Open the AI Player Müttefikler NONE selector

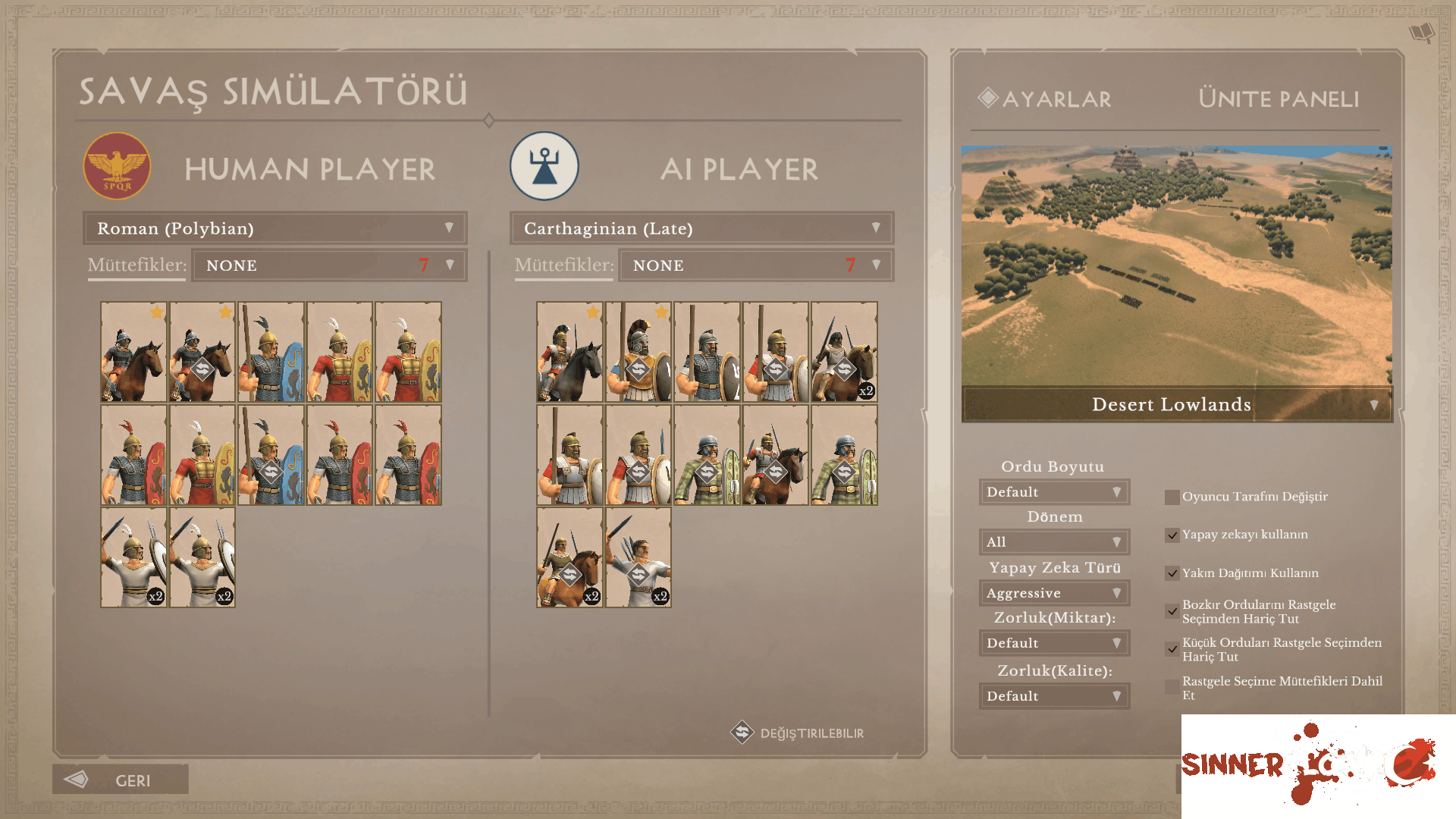755,265
